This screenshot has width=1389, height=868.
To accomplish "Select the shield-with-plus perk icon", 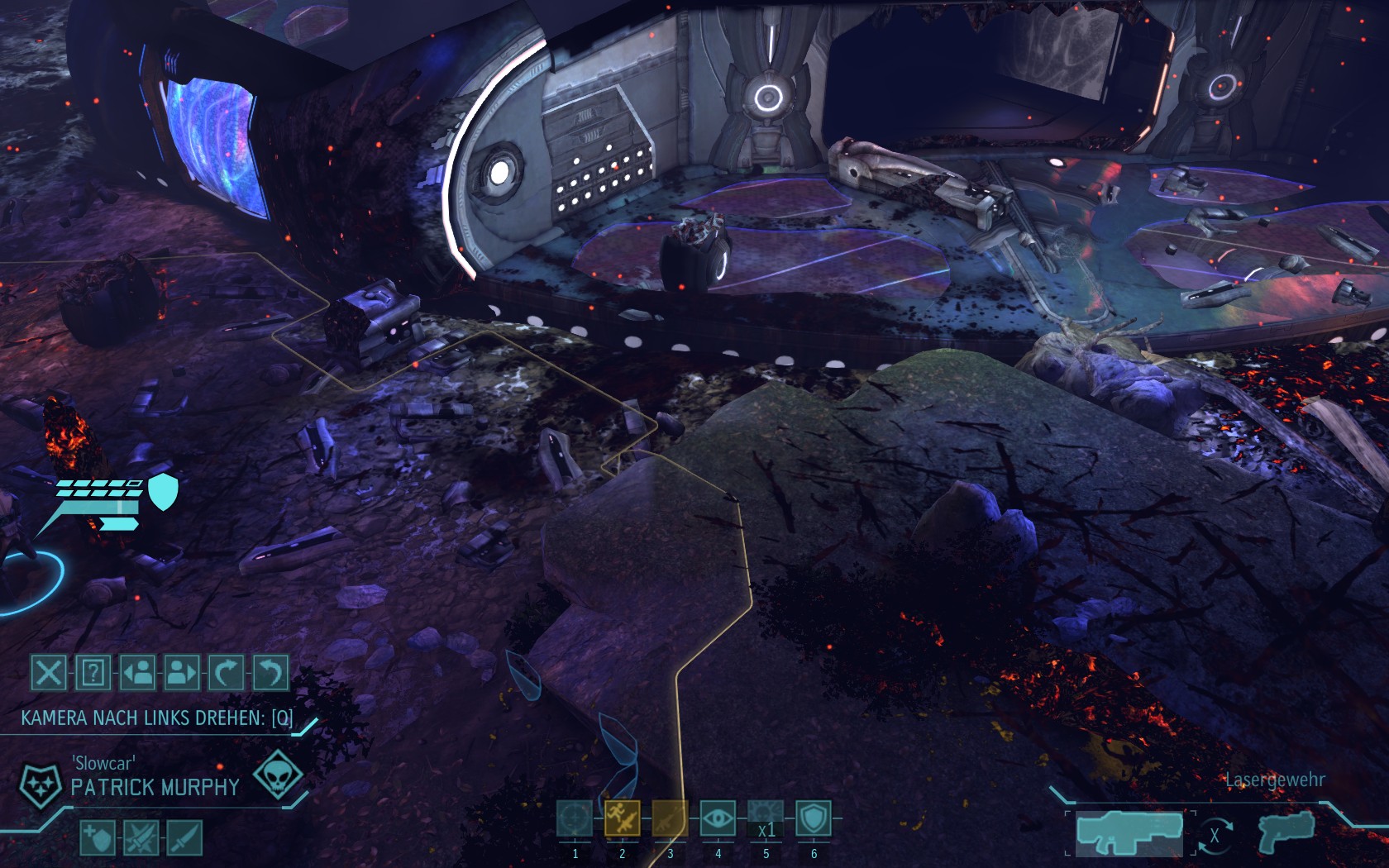I will pos(98,838).
